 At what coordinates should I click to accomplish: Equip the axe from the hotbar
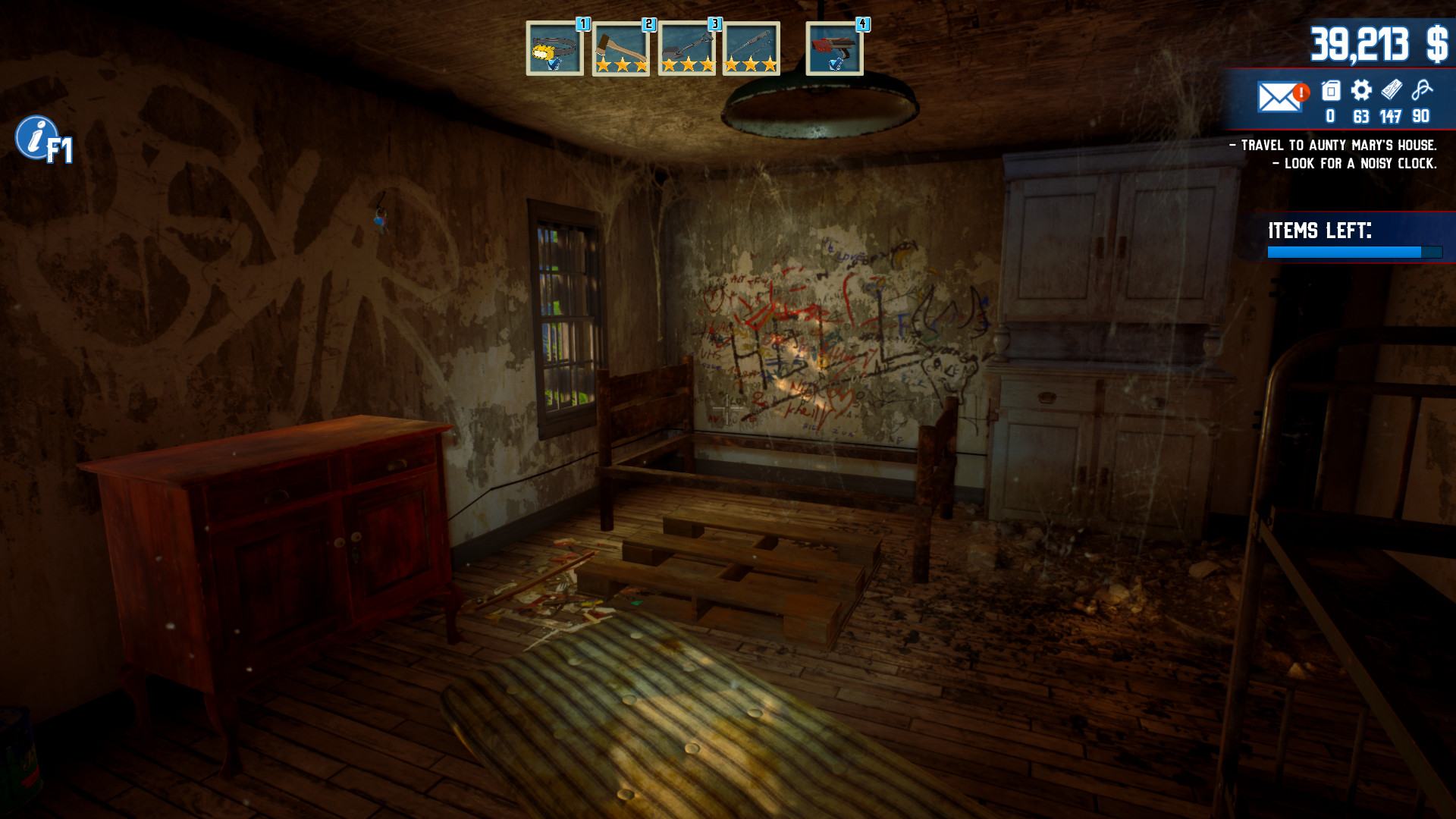(x=620, y=49)
